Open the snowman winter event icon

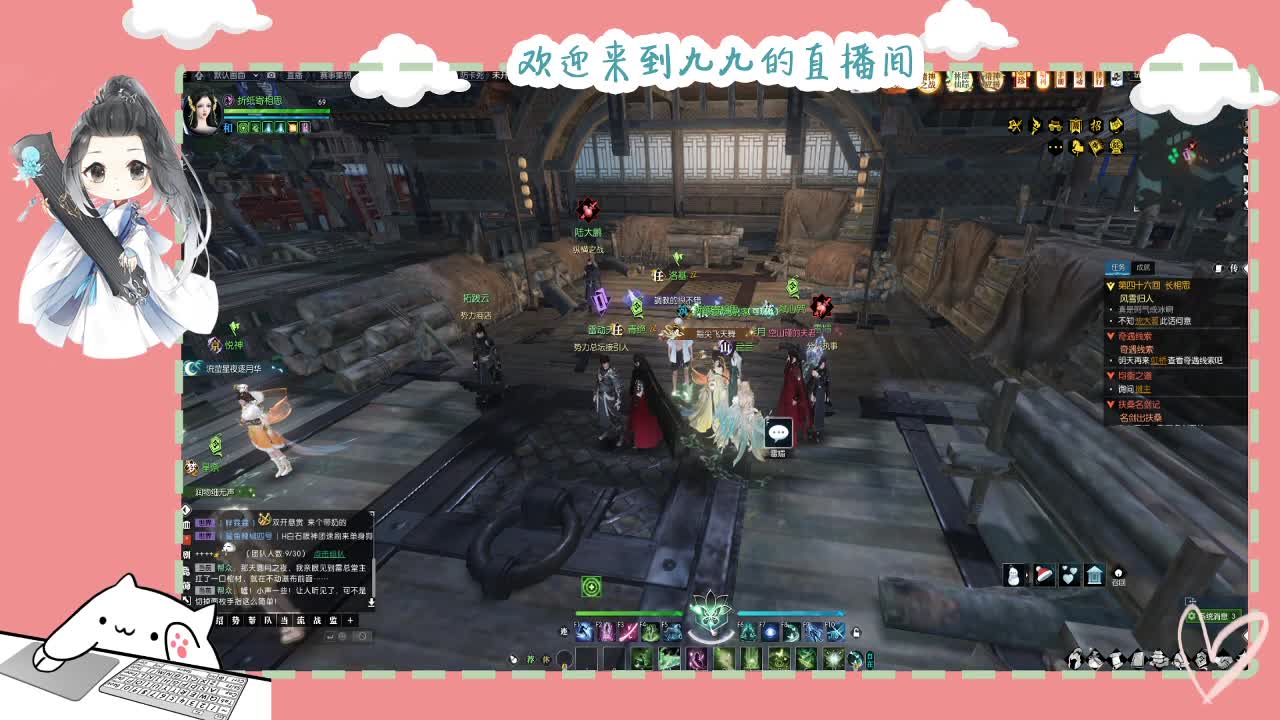[1013, 575]
